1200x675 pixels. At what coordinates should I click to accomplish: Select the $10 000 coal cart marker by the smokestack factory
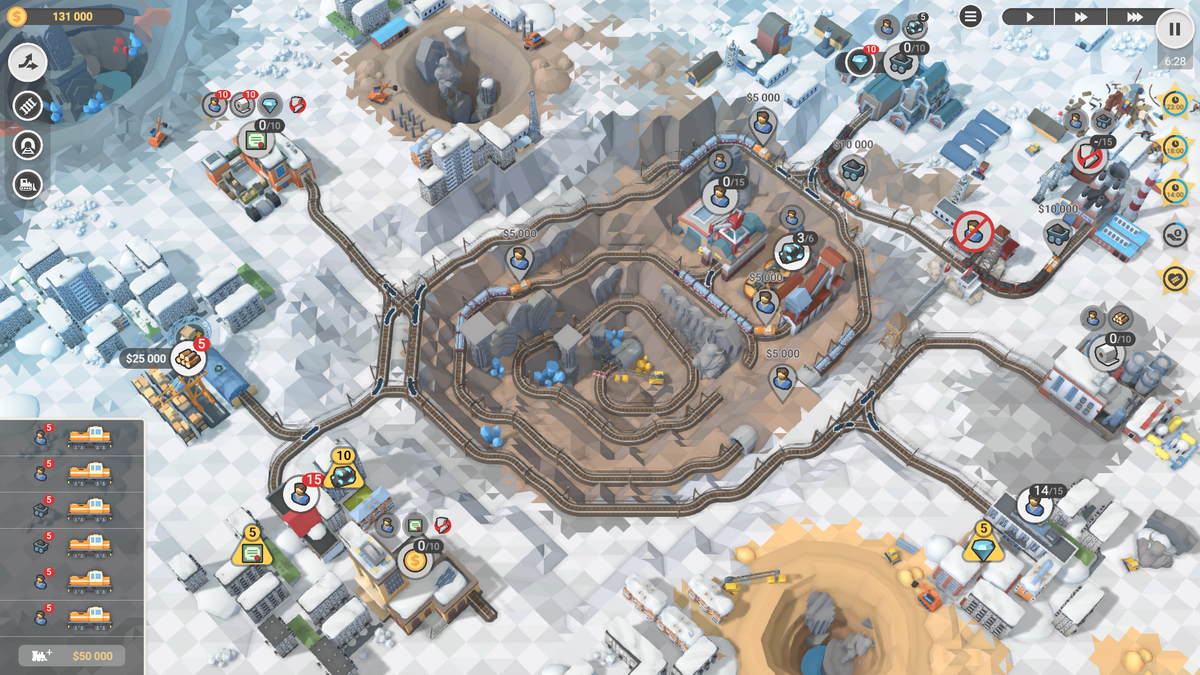tap(1058, 233)
